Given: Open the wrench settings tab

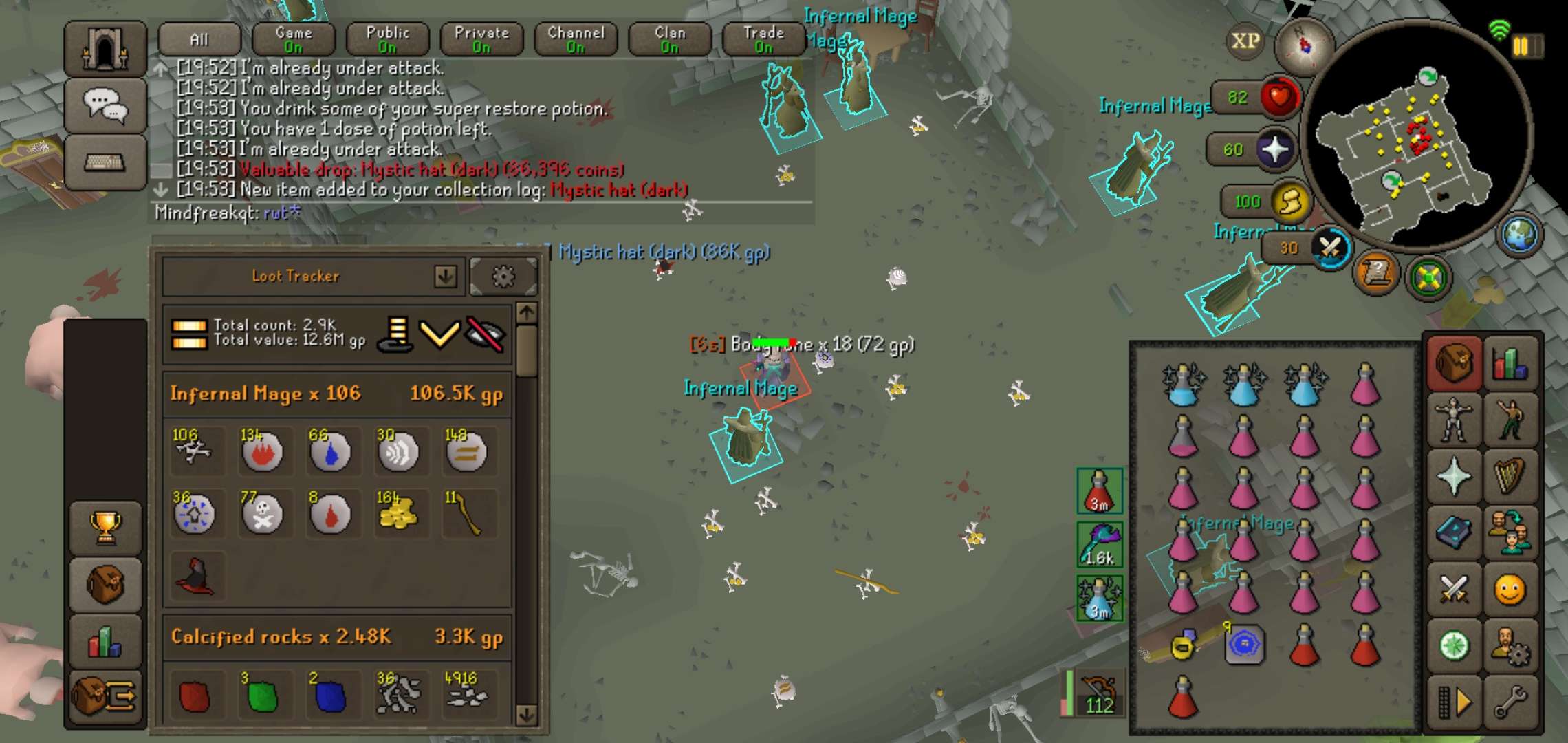Looking at the screenshot, I should tap(1510, 702).
